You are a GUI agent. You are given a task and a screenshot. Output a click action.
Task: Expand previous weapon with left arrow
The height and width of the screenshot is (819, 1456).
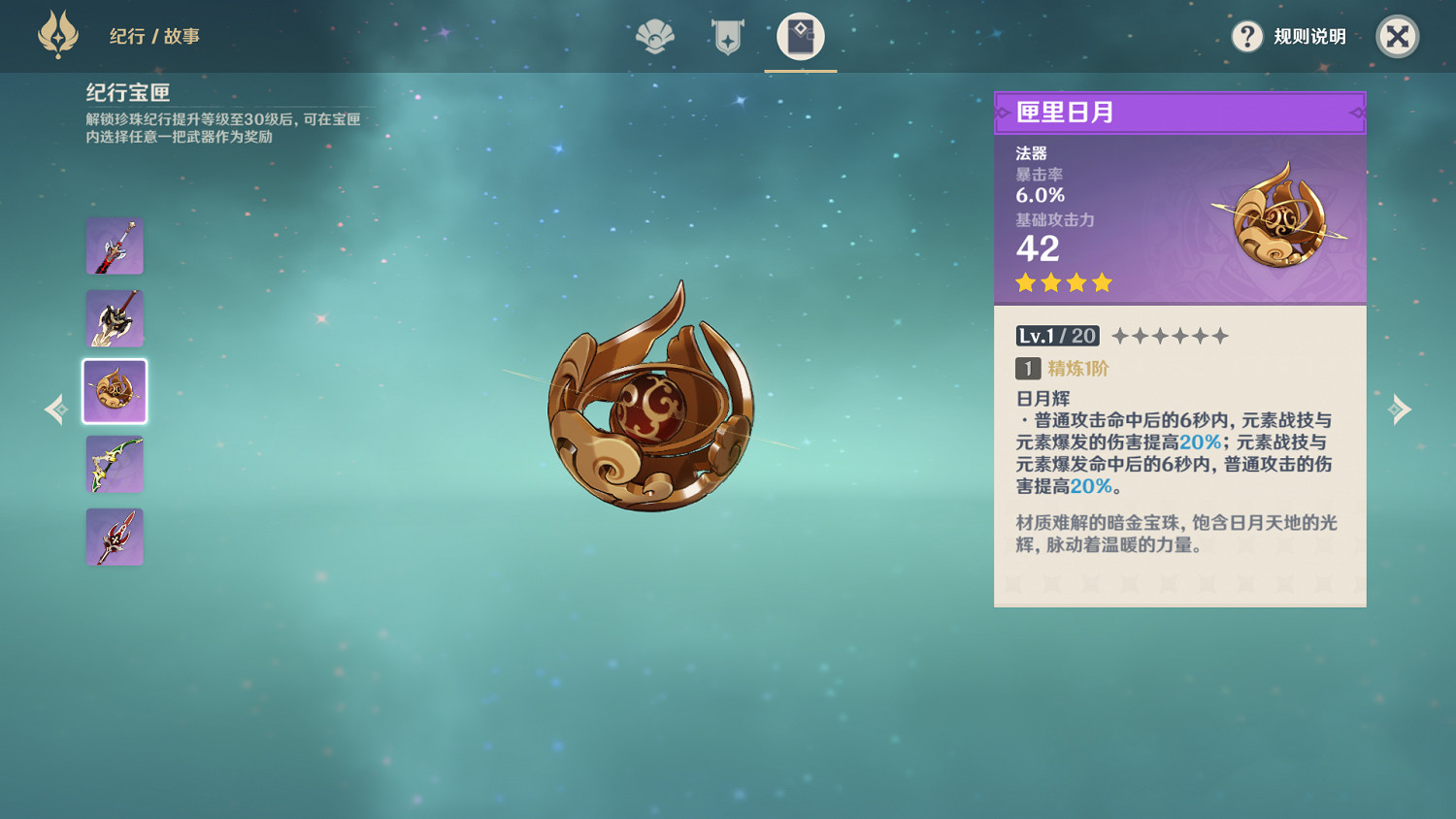click(54, 409)
